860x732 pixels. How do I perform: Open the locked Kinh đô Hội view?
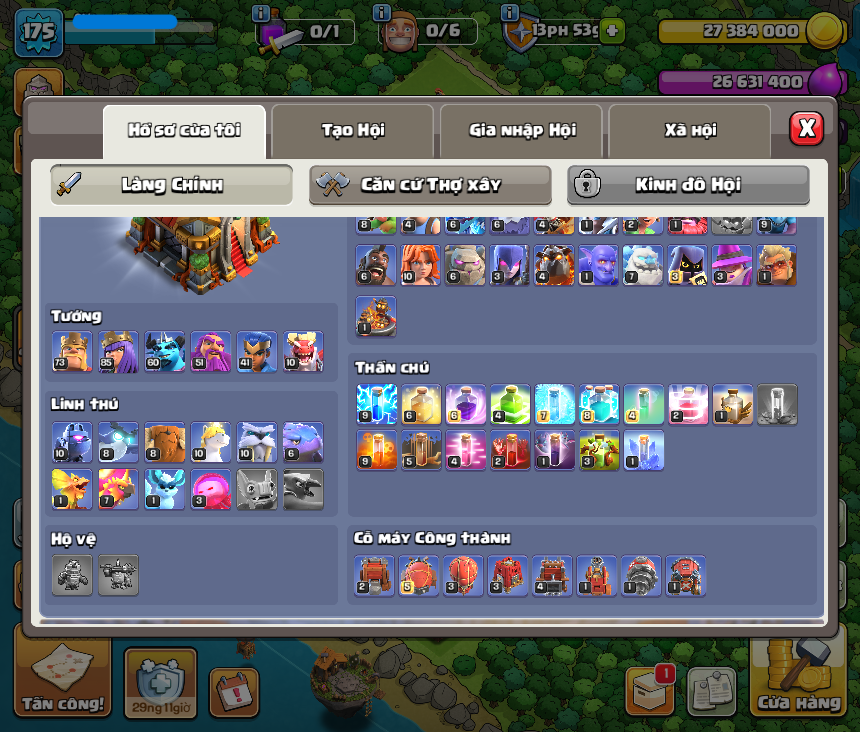(x=688, y=185)
